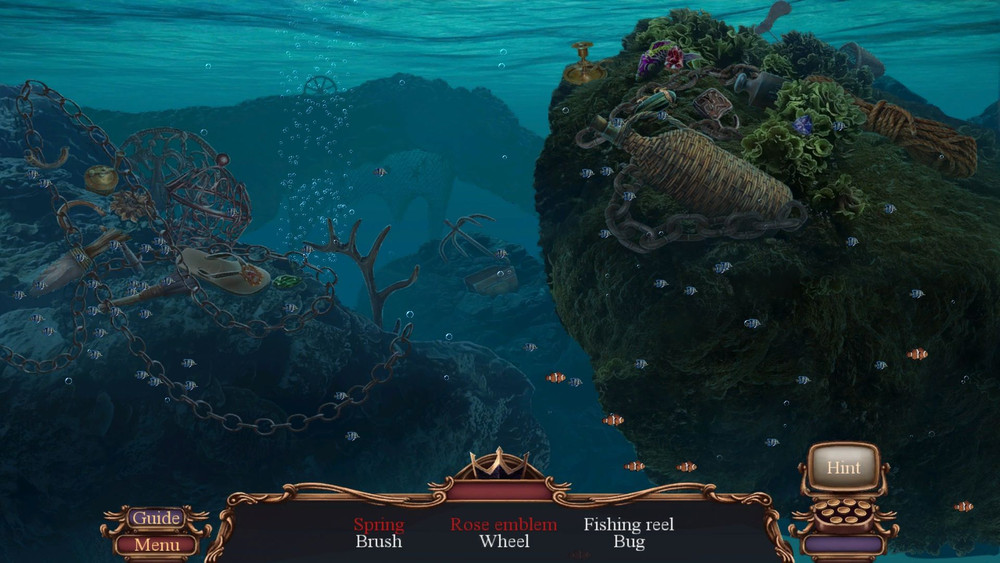Open the Guide button
Image resolution: width=1000 pixels, height=563 pixels.
point(157,518)
